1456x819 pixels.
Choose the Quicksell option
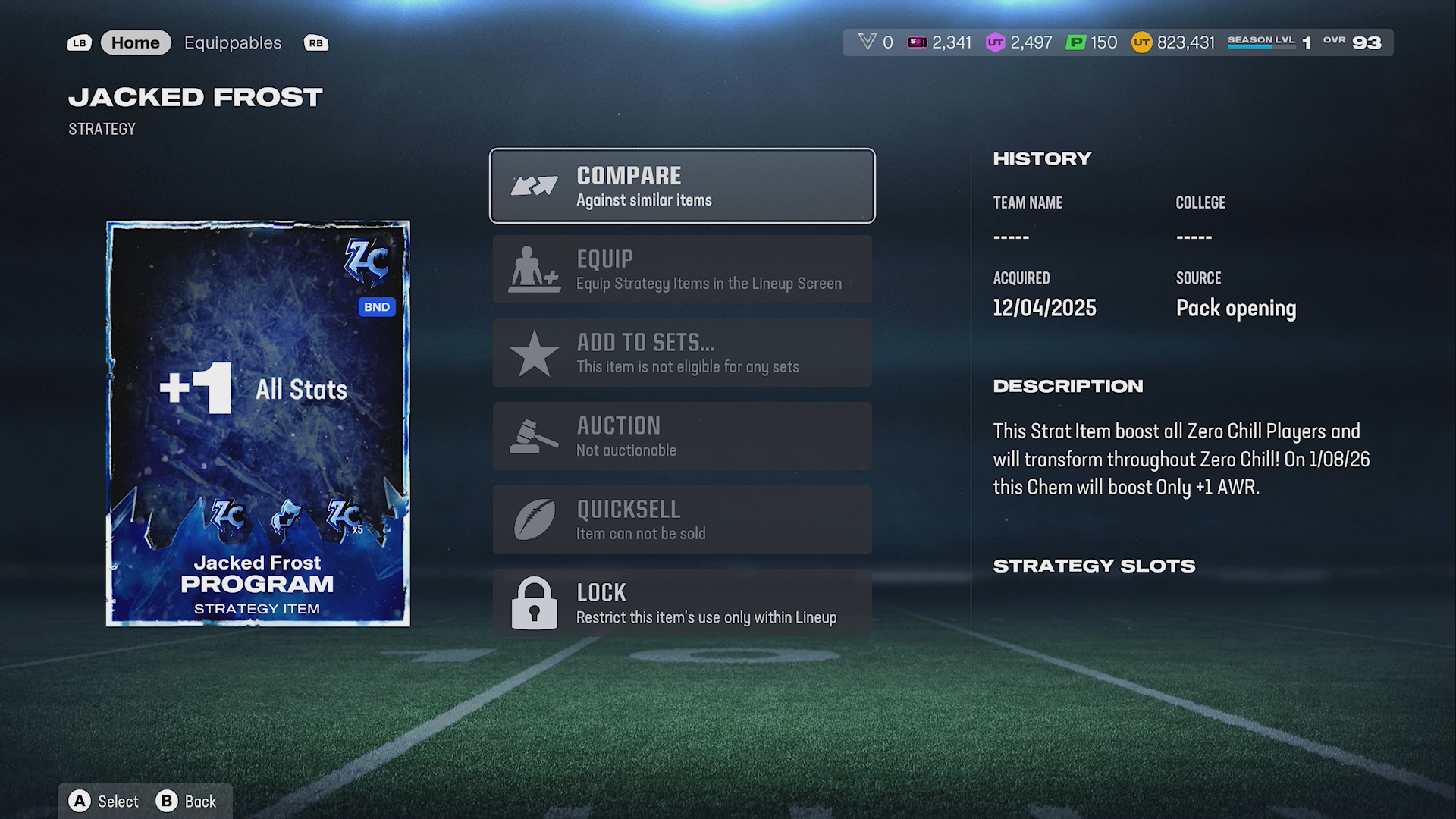[682, 519]
